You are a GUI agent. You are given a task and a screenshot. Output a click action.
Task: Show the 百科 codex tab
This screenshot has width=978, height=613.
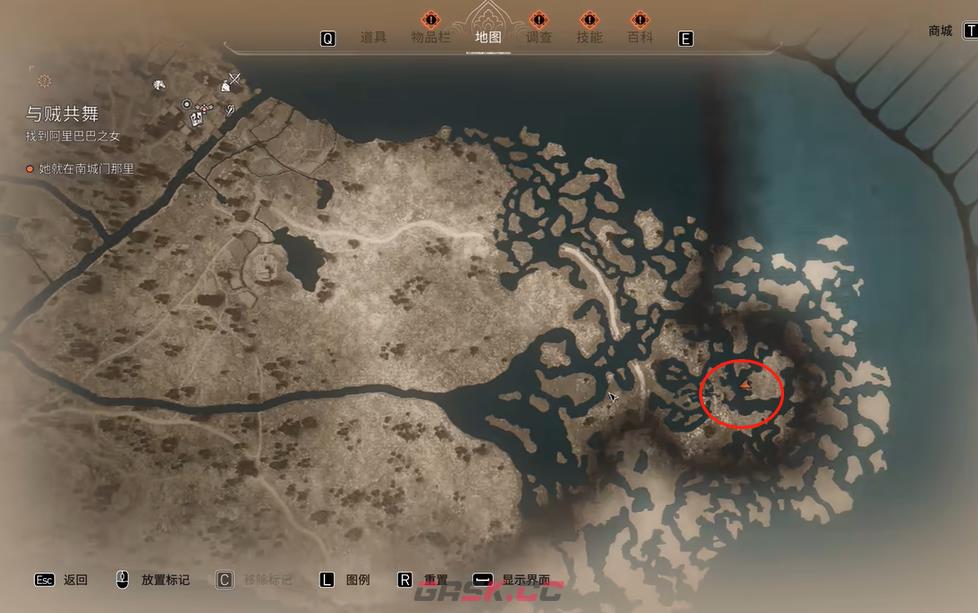point(640,38)
